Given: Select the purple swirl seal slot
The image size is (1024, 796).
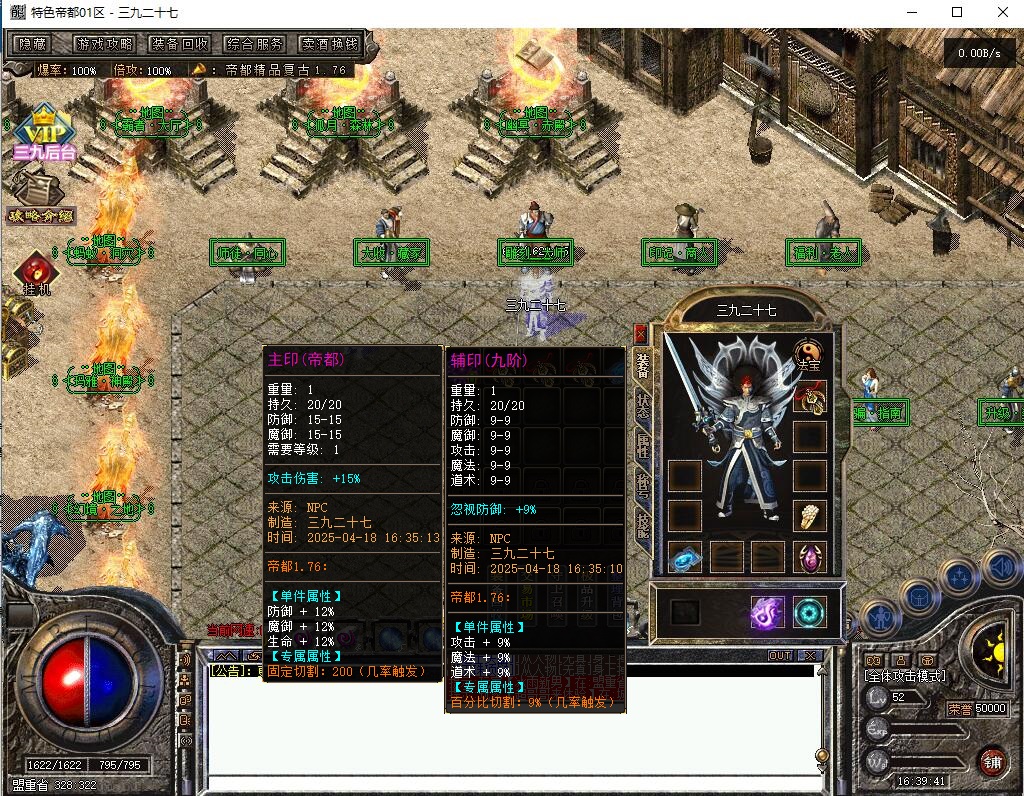Looking at the screenshot, I should pyautogui.click(x=767, y=612).
